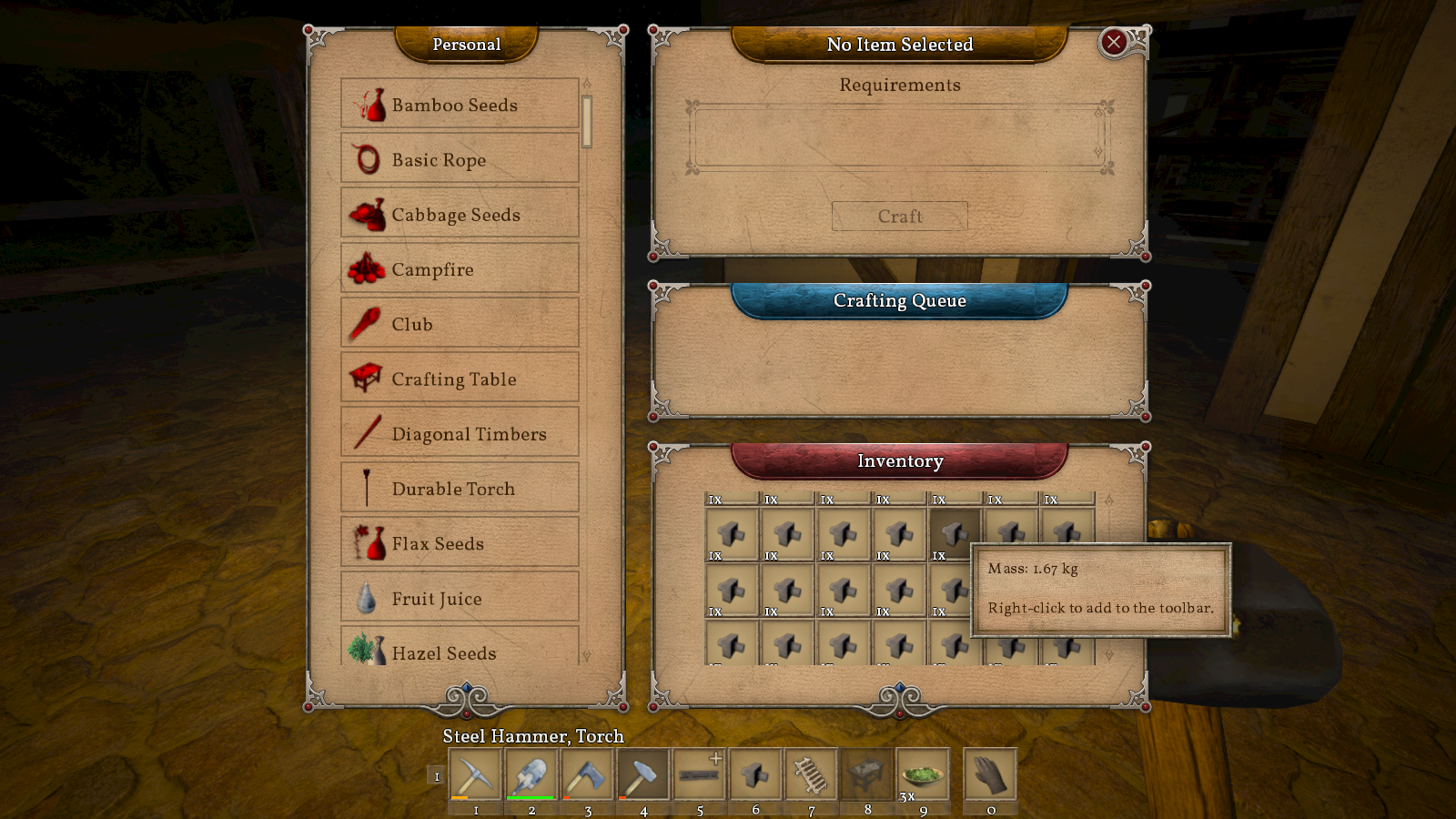This screenshot has width=1456, height=819.
Task: Select Campfire in the crafting list
Action: 460,269
